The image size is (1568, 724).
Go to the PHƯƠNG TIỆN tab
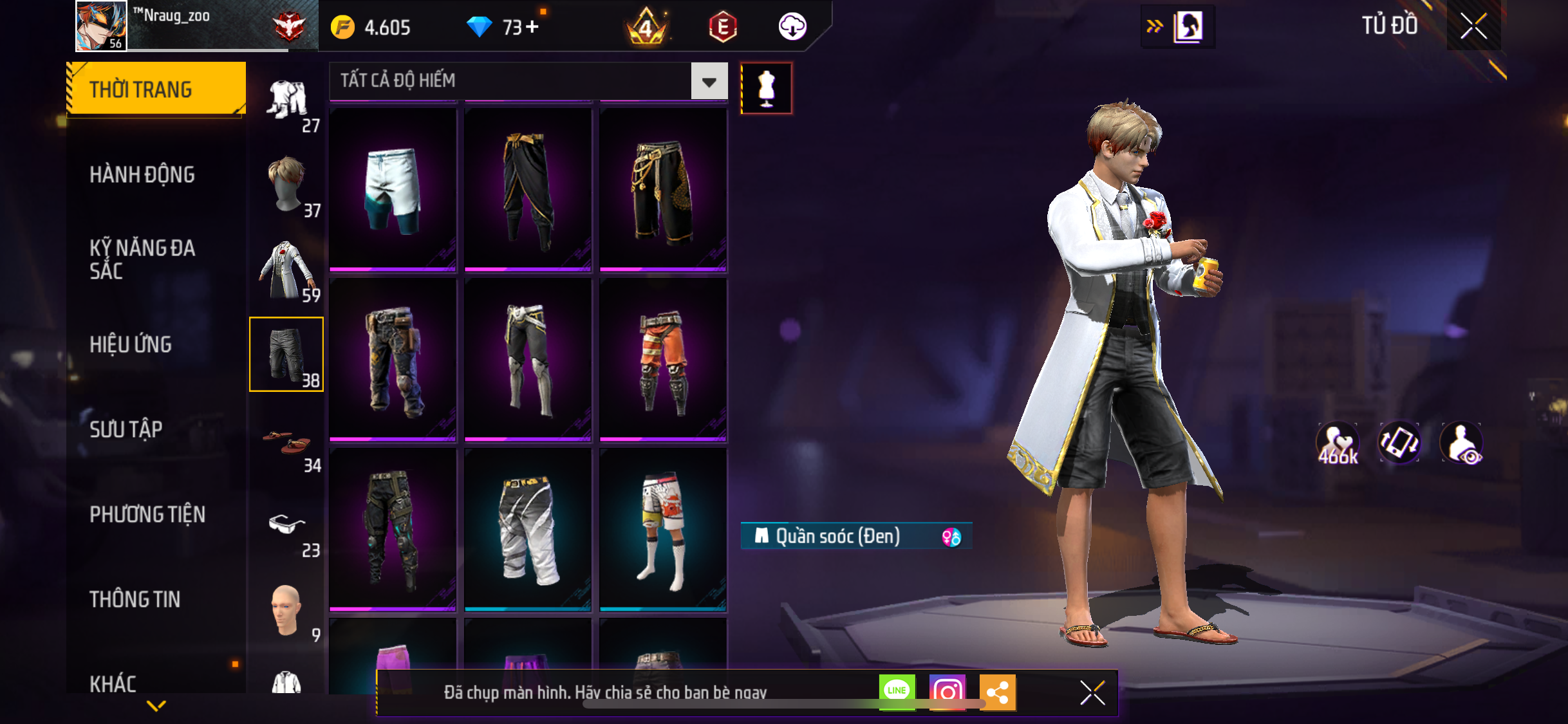[x=147, y=514]
